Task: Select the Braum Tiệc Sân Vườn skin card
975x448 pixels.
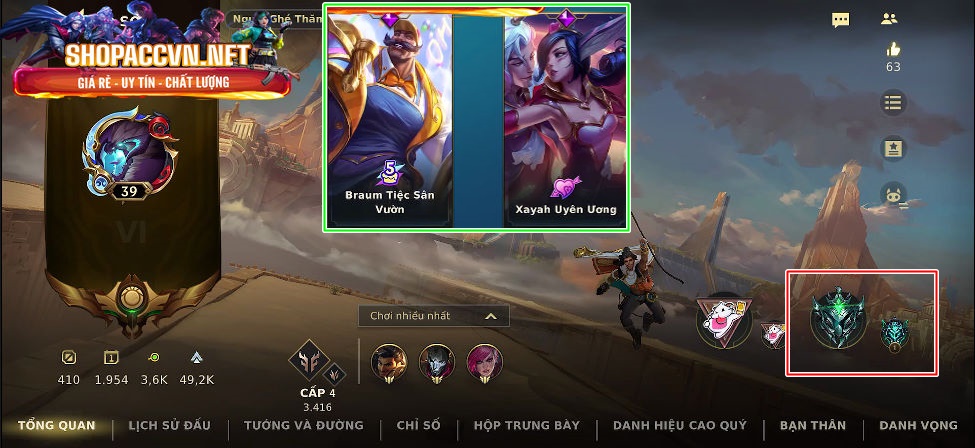Action: tap(389, 118)
